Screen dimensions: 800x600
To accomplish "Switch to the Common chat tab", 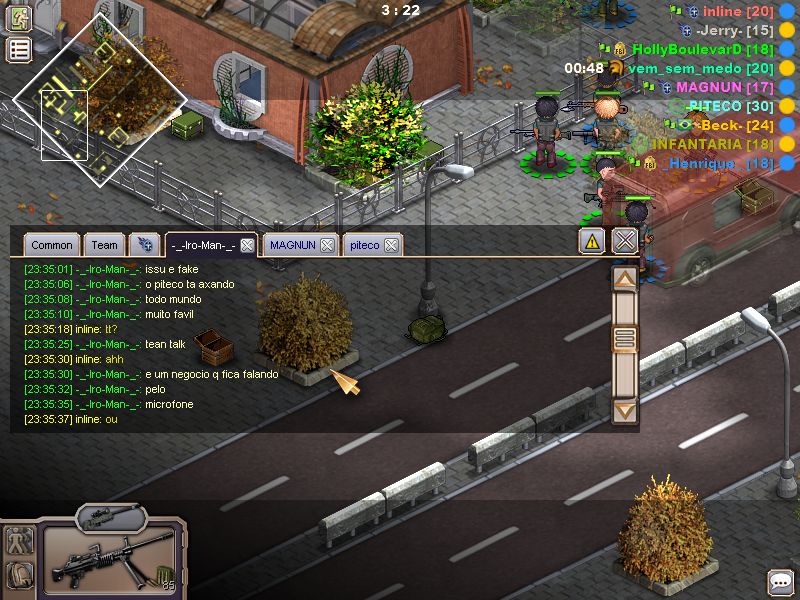I will pos(51,245).
